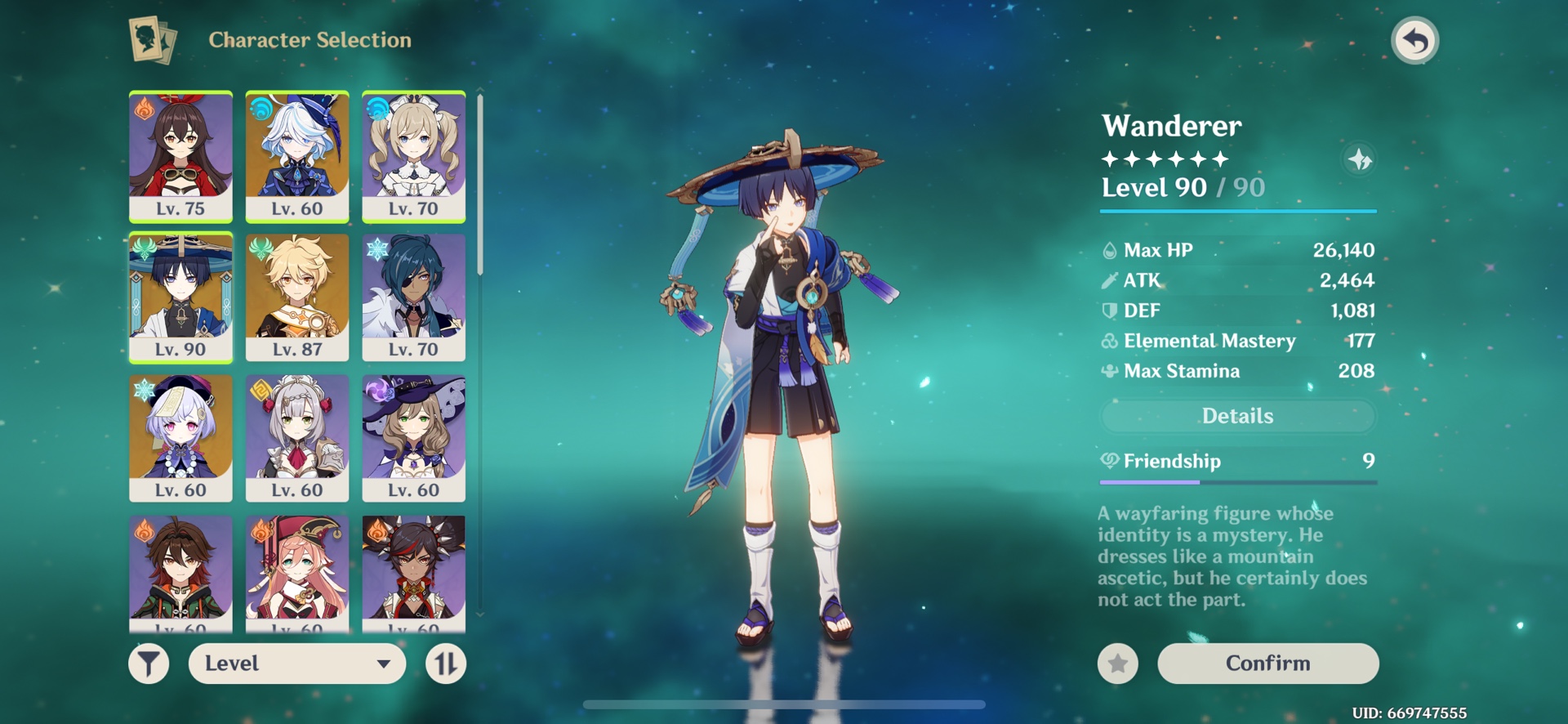Pick Barbara's Lv. 70 portrait
Viewport: 1568px width, 724px height.
pos(413,156)
